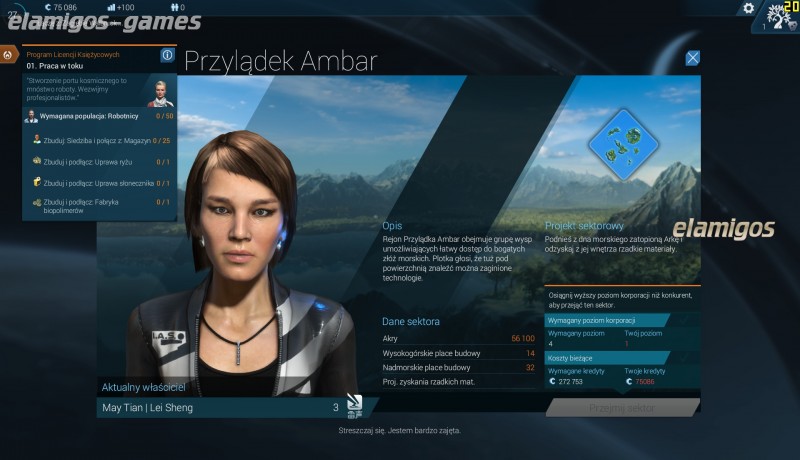The width and height of the screenshot is (800, 460).
Task: Choose the Uprawa słonecznika build objective
Action: point(100,183)
